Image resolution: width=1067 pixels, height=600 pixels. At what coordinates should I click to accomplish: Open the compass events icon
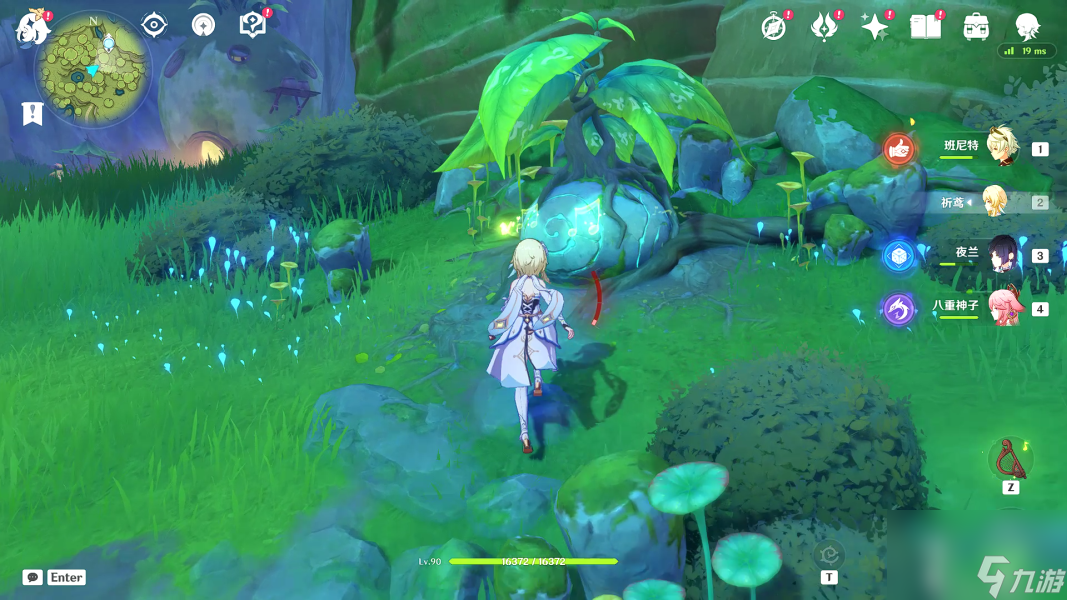[x=773, y=26]
